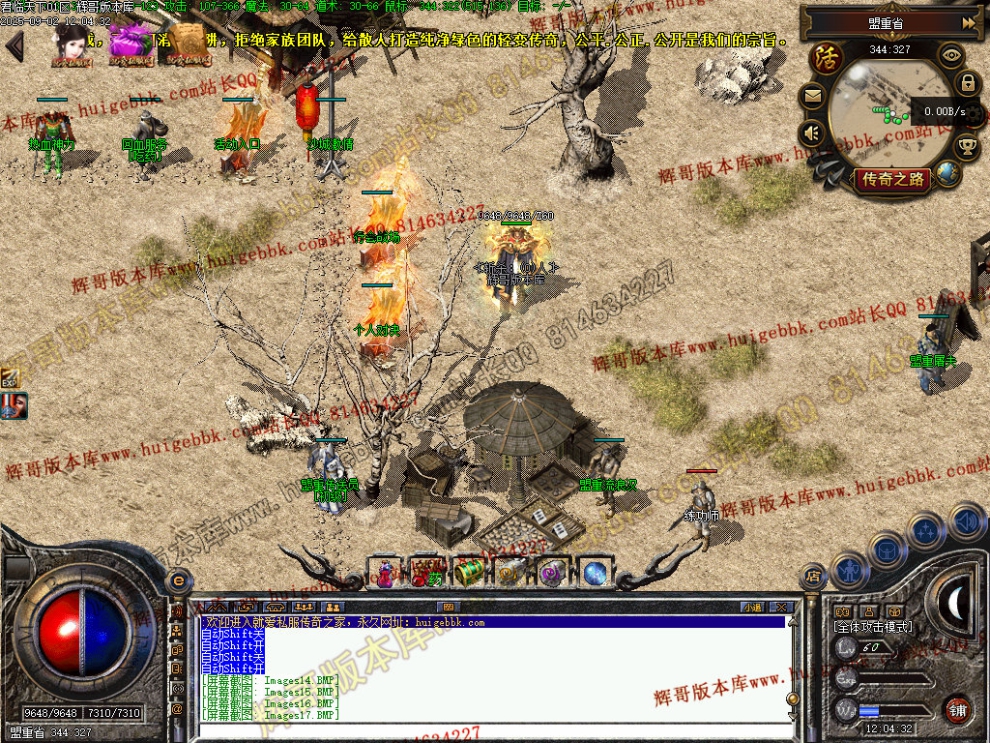Viewport: 990px width, 743px height.
Task: Click the 传奇之路 button
Action: (891, 180)
